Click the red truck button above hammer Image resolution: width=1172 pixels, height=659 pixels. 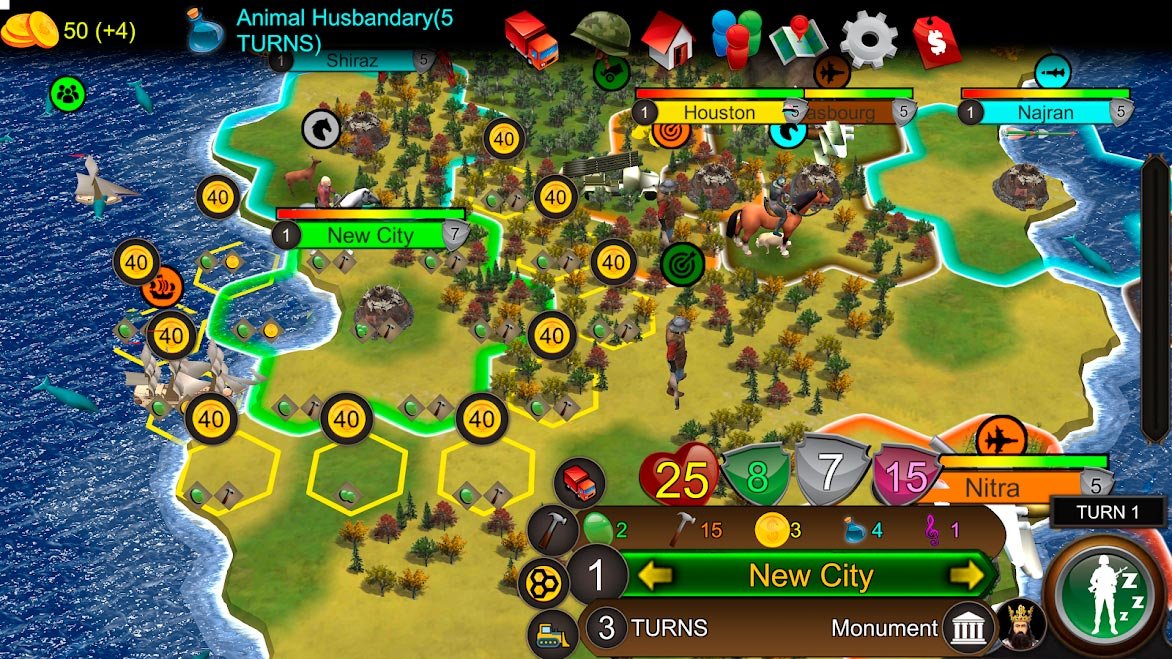click(580, 484)
